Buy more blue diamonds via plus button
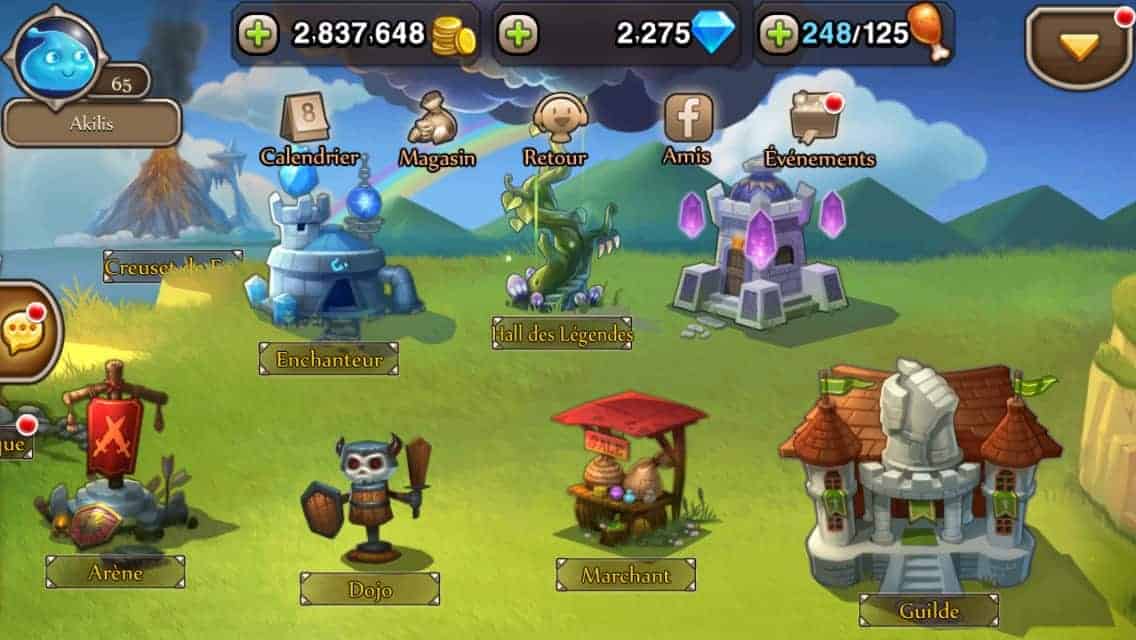Viewport: 1136px width, 640px height. point(517,35)
